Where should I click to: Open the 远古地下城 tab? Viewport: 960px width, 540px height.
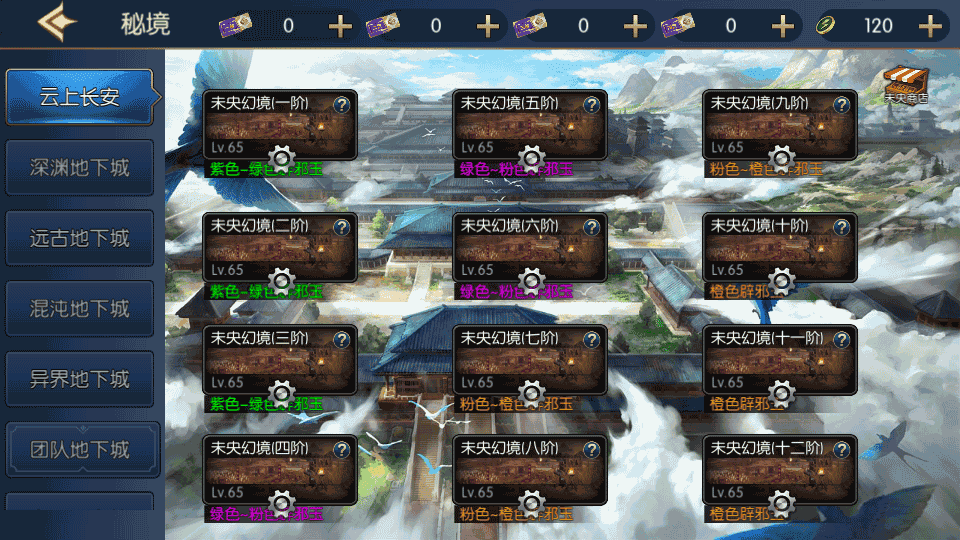pos(80,238)
